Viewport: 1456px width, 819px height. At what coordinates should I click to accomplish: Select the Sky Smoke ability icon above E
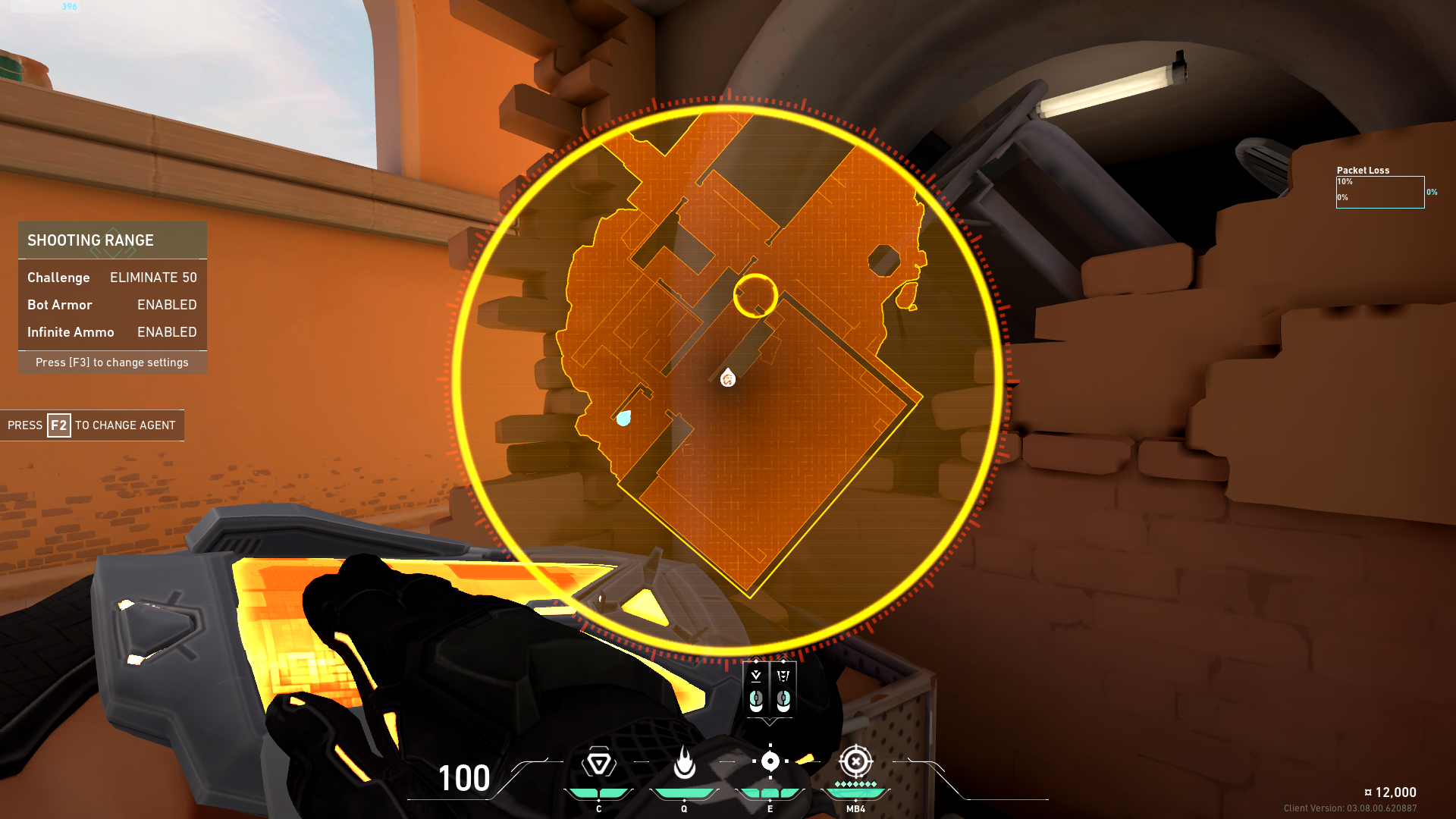point(771,761)
